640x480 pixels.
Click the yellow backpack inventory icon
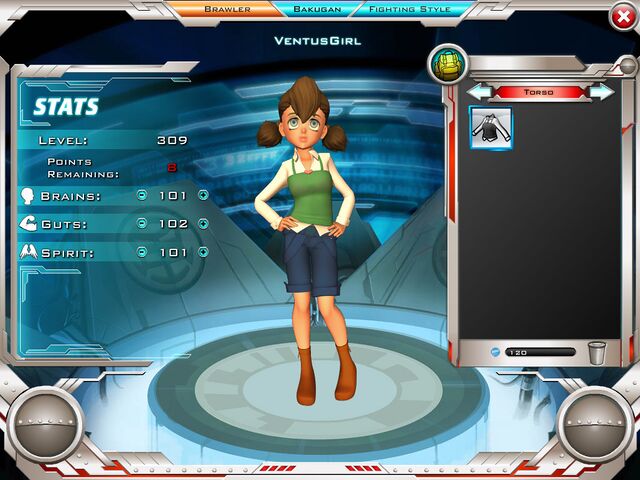coord(447,65)
